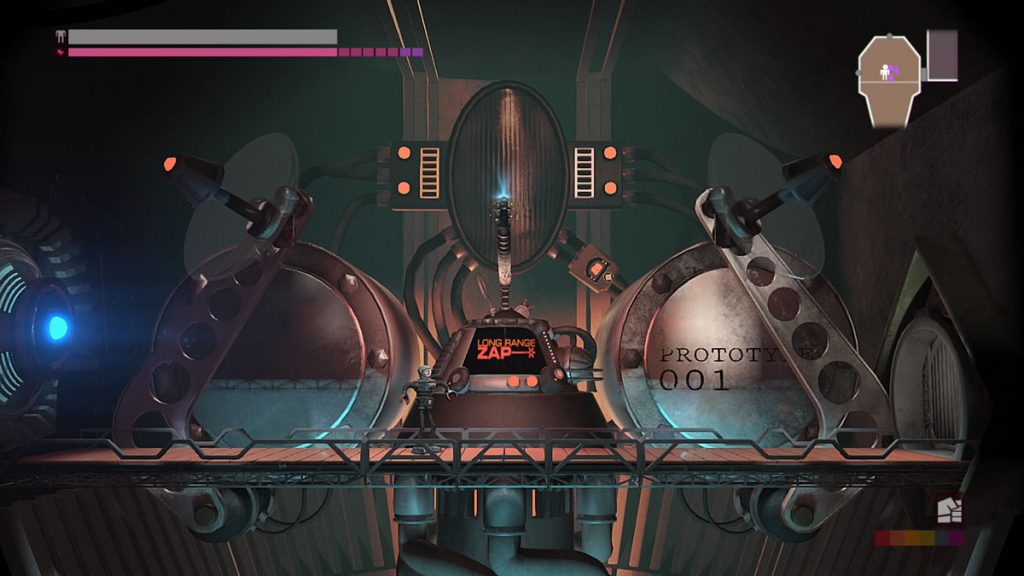Click the adjacent purple room on the minimap

942,55
